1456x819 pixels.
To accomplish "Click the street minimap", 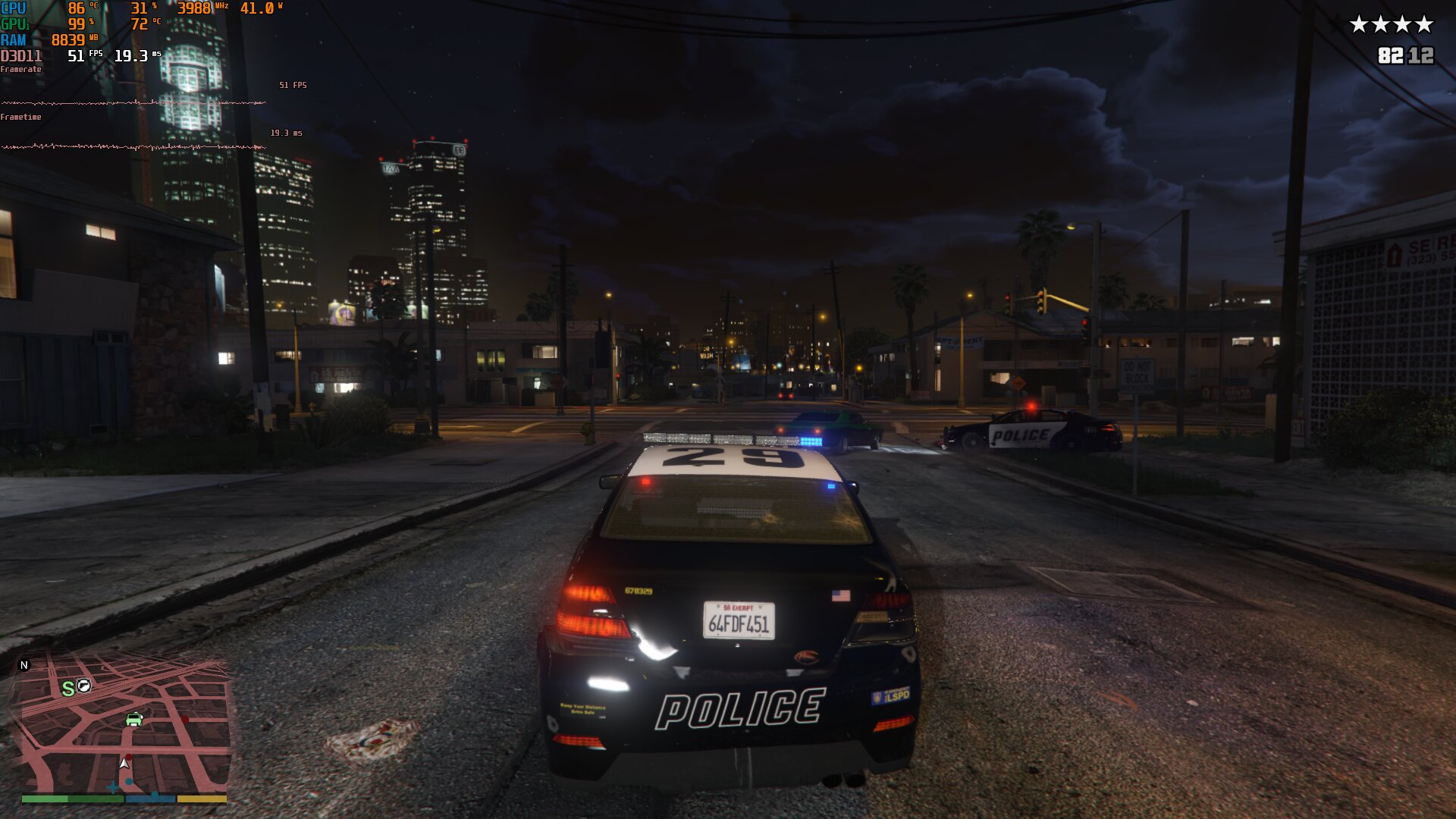I will point(124,724).
